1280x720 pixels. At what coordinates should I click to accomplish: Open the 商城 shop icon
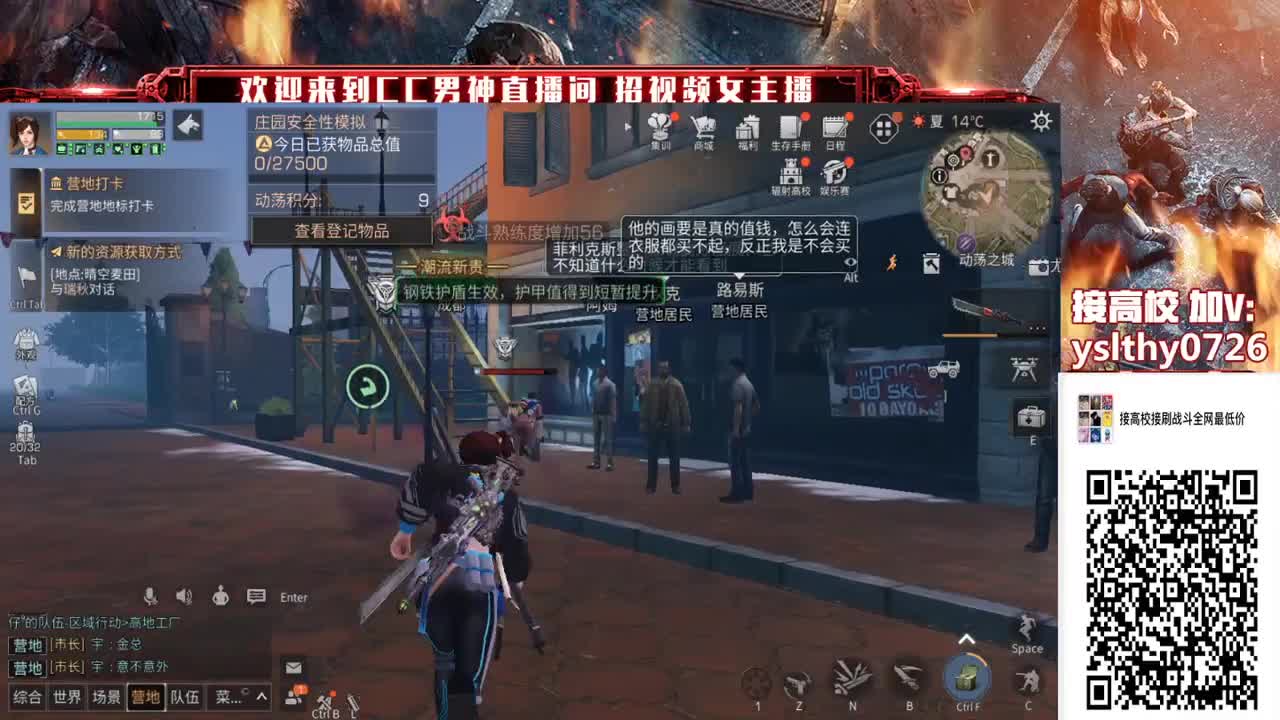[x=705, y=128]
